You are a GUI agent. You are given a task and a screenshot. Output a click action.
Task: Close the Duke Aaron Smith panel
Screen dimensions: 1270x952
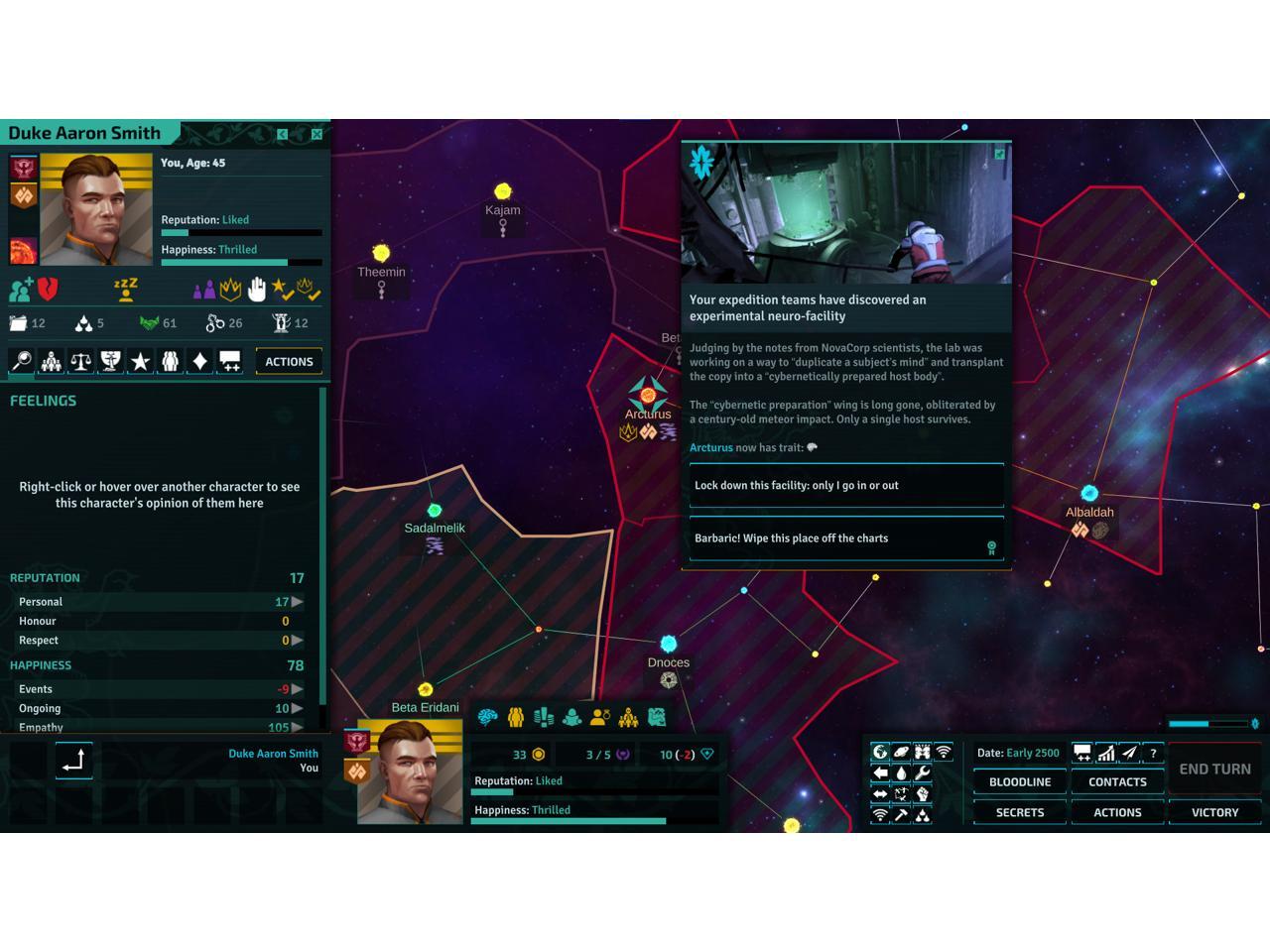click(x=317, y=134)
